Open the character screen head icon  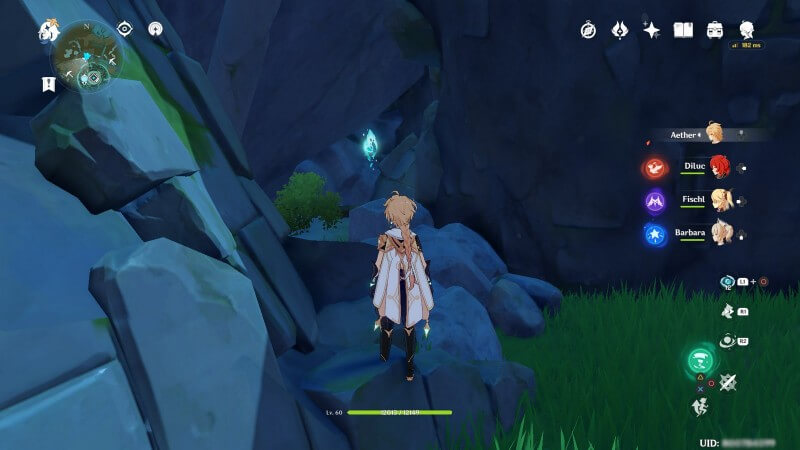[x=747, y=29]
